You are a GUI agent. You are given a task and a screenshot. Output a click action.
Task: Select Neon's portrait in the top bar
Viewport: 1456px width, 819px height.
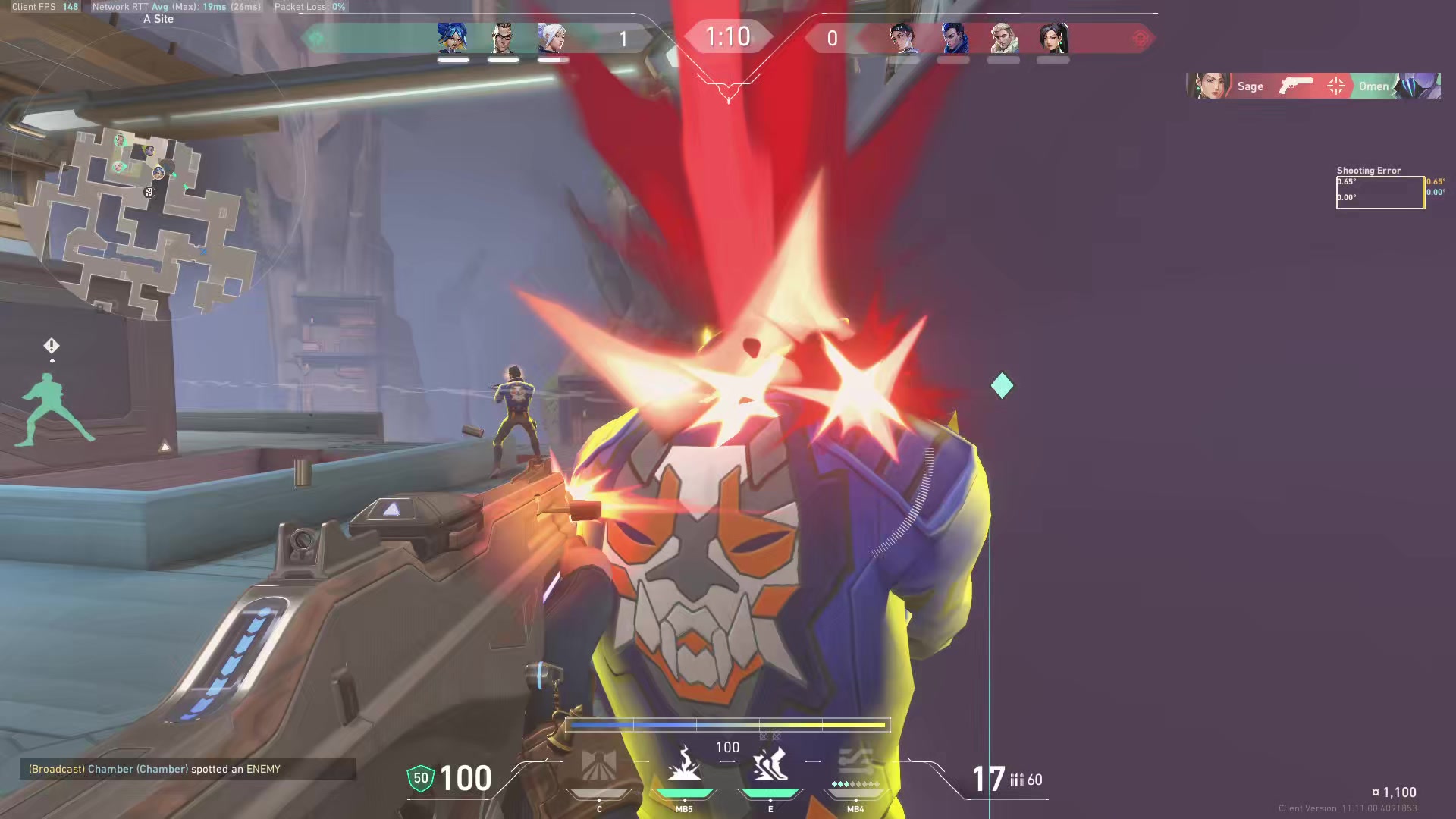click(x=453, y=38)
